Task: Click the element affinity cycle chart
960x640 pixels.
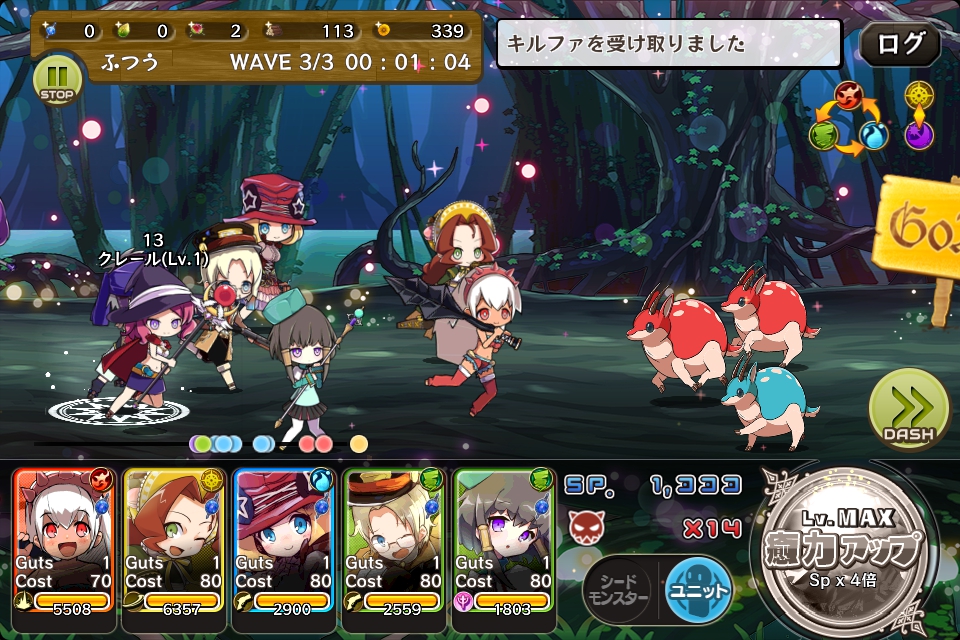Action: [849, 120]
